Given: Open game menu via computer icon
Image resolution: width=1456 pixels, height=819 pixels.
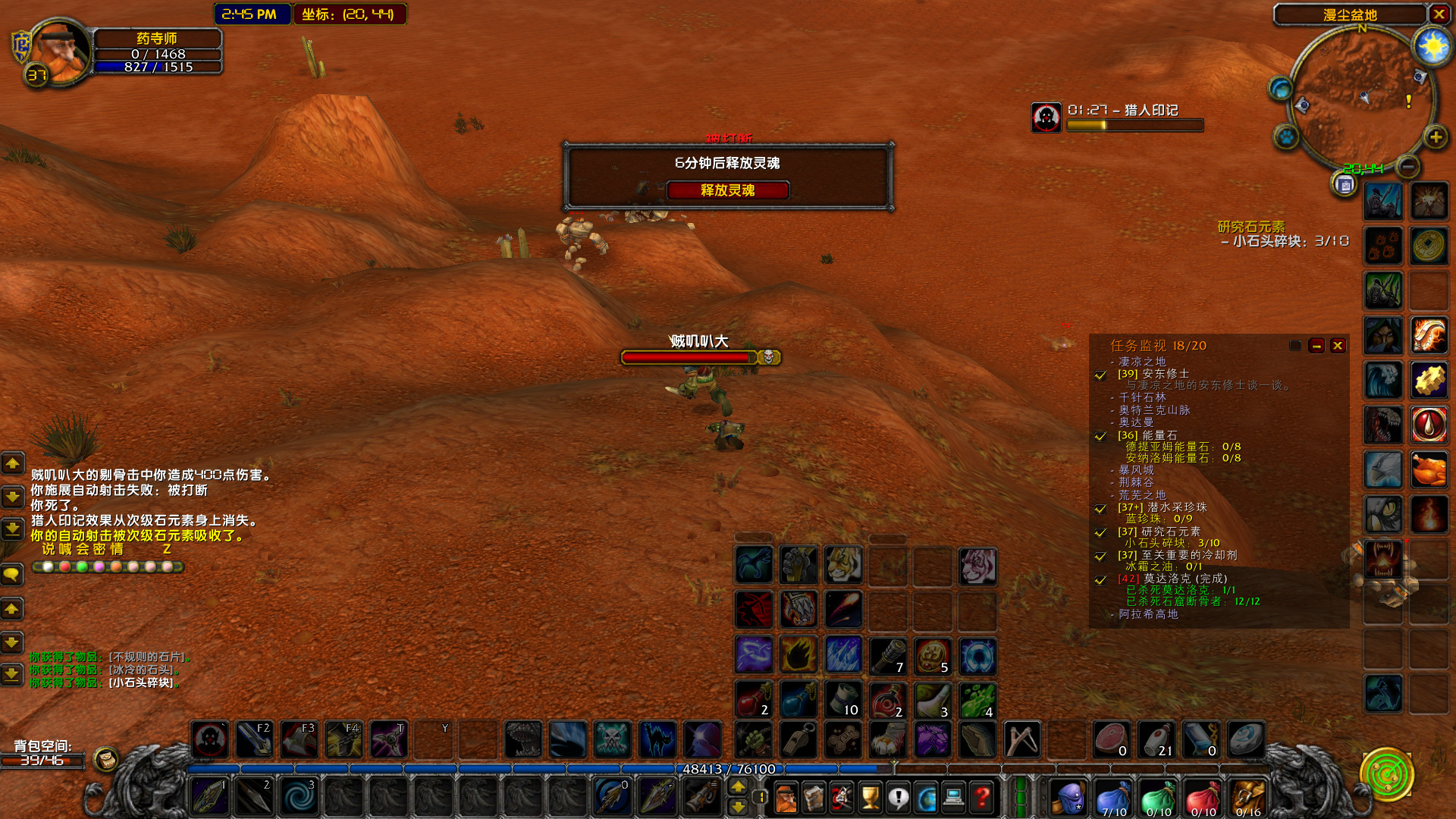Looking at the screenshot, I should pos(955,798).
